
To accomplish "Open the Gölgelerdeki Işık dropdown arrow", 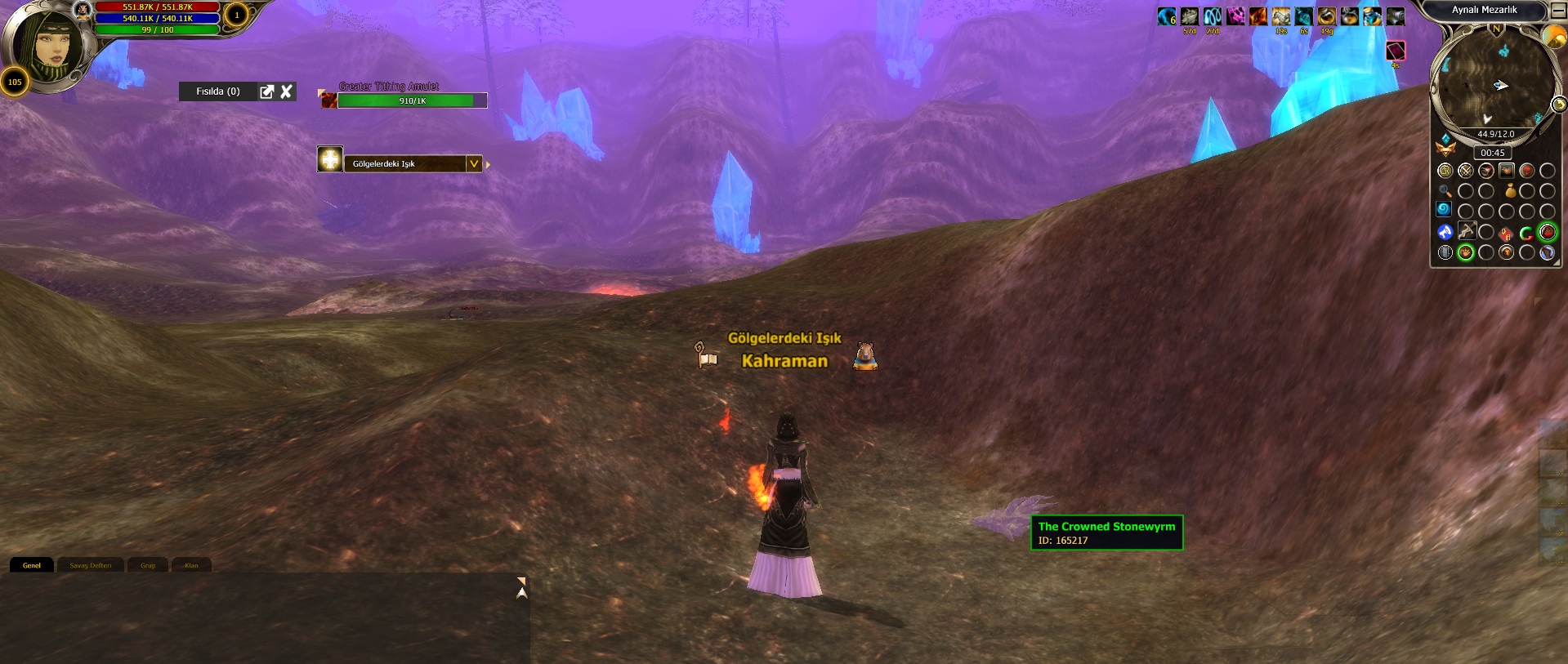I will tap(473, 163).
